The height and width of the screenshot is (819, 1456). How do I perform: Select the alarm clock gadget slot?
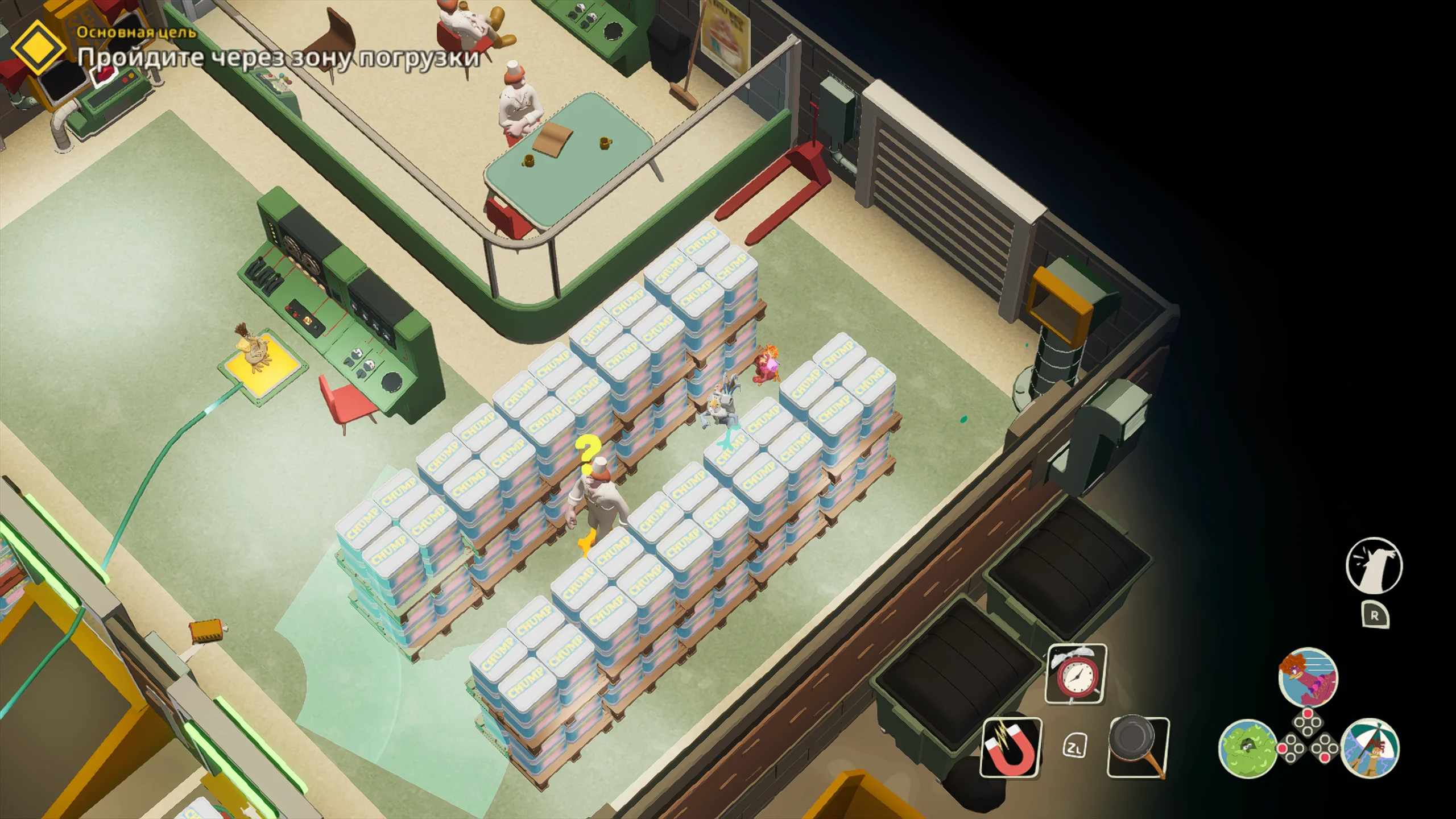(1076, 674)
